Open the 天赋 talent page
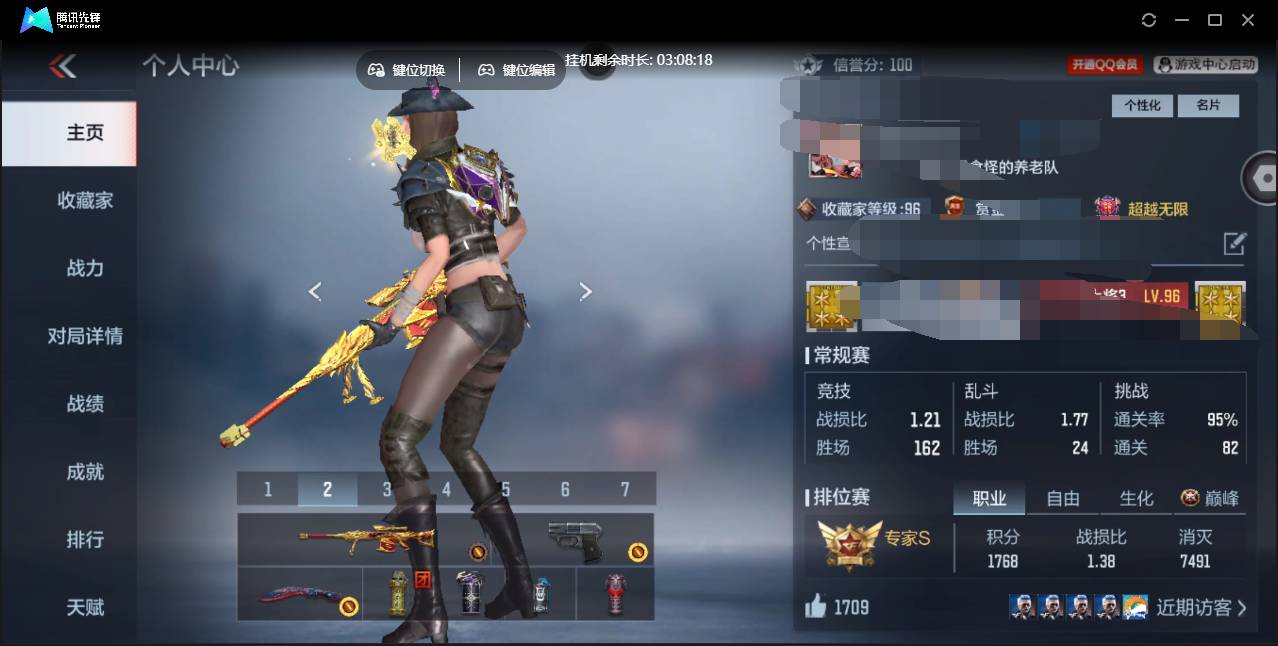This screenshot has width=1278, height=646. point(85,607)
